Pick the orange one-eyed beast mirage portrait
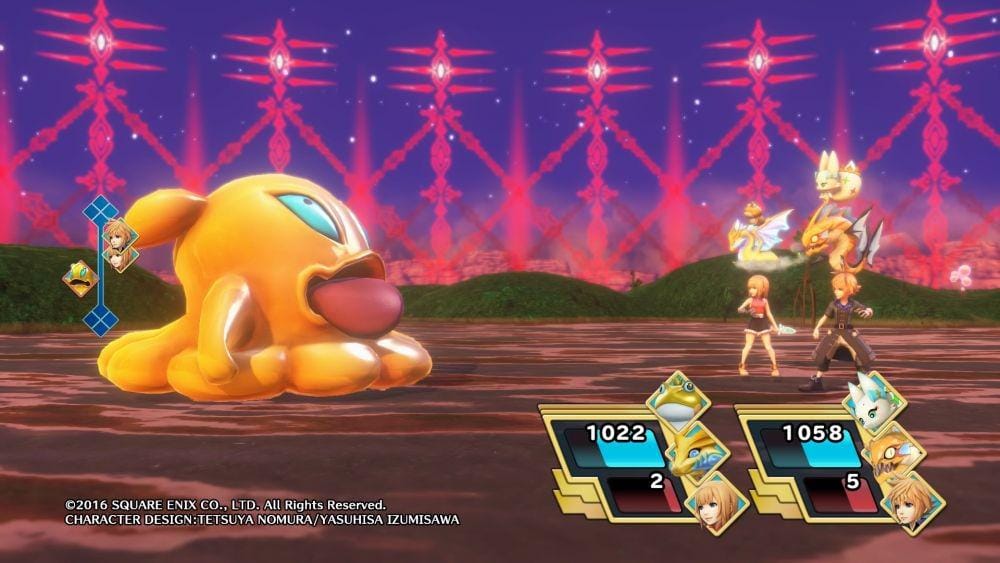The height and width of the screenshot is (563, 1000). [x=891, y=450]
